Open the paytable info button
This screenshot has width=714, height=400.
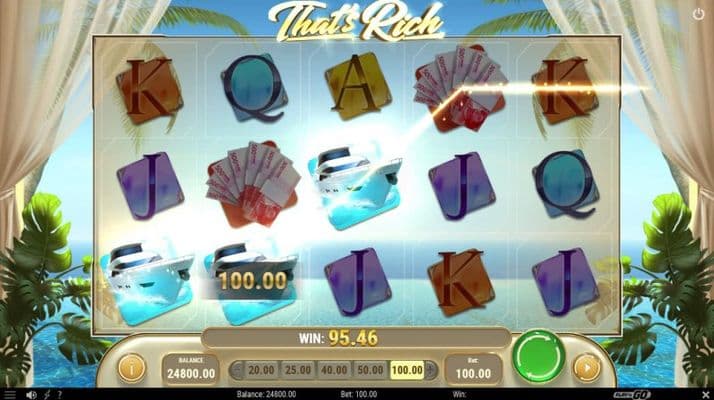[x=131, y=368]
